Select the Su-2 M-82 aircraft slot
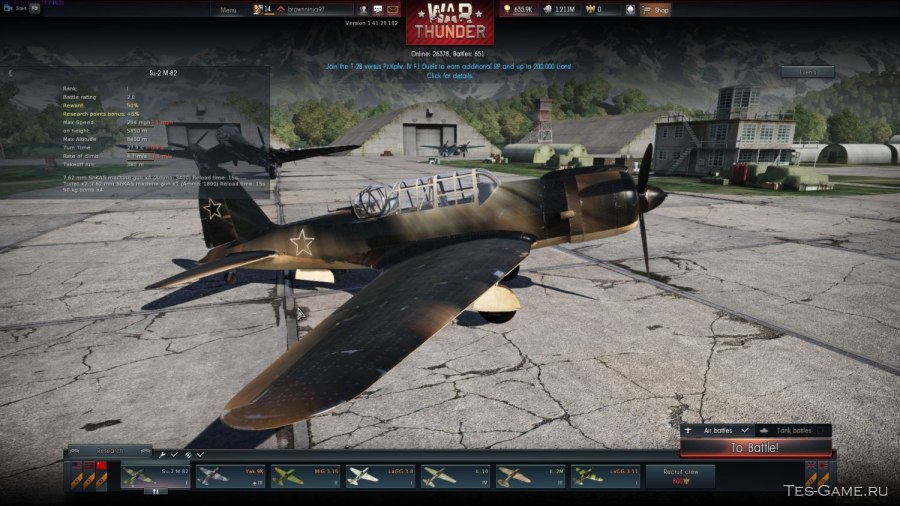This screenshot has height=506, width=900. click(155, 476)
